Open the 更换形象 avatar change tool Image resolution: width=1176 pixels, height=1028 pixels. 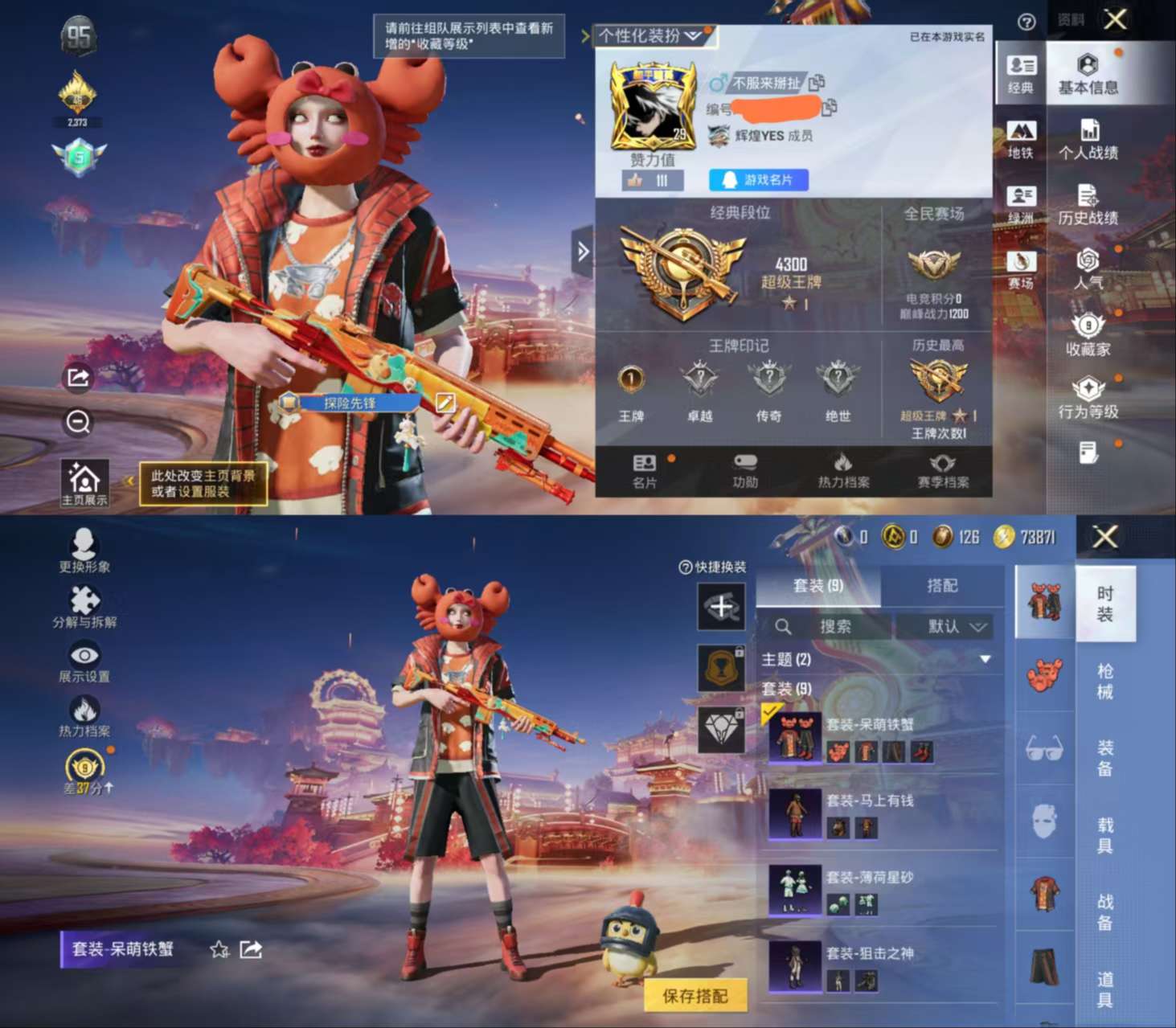[86, 550]
